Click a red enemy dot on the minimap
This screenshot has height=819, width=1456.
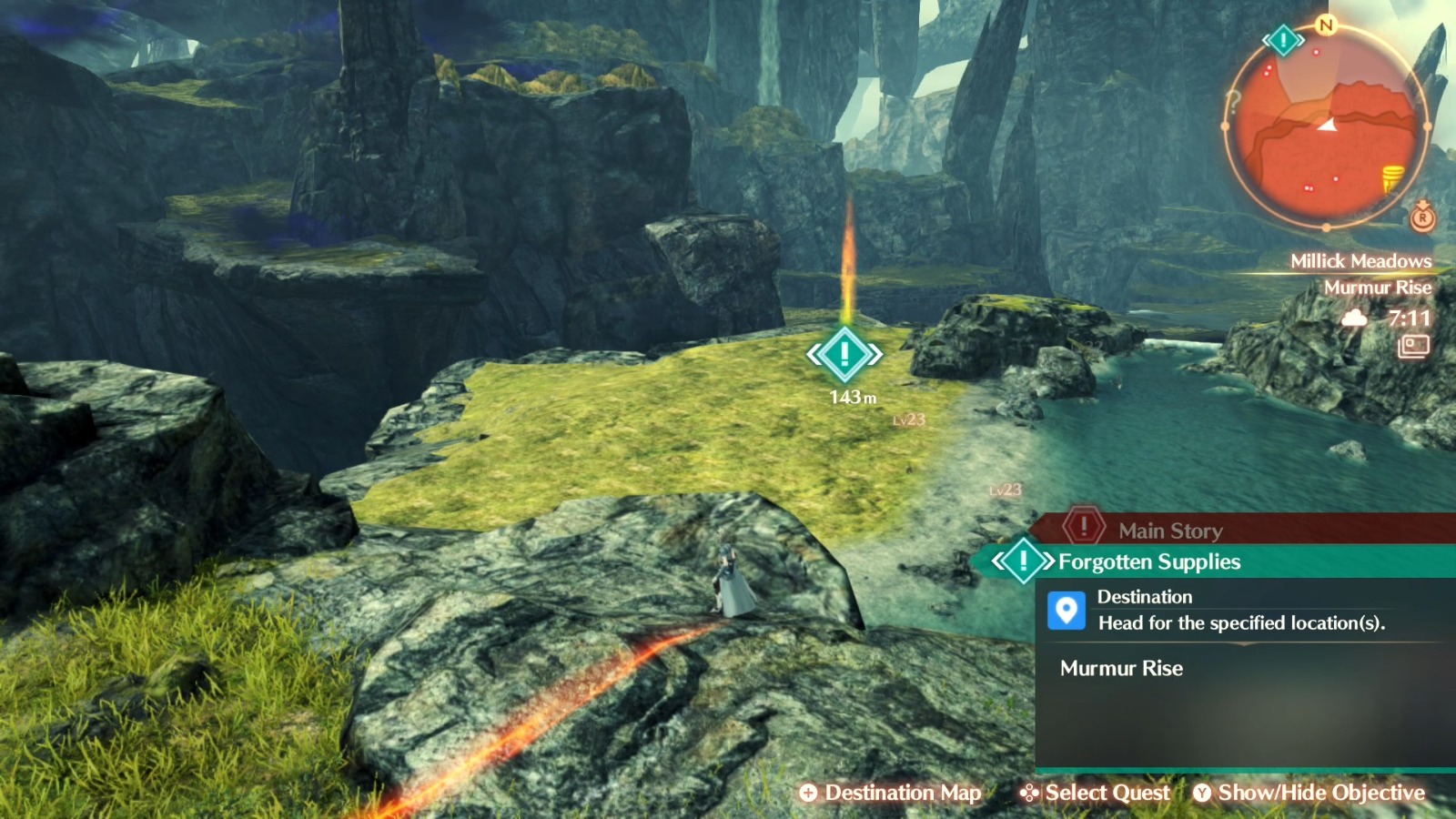coord(1315,52)
